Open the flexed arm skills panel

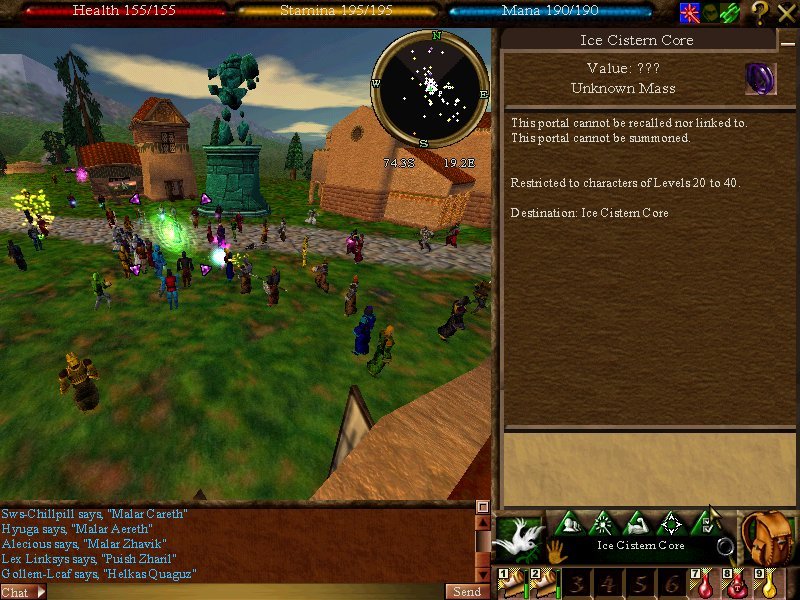pyautogui.click(x=637, y=523)
